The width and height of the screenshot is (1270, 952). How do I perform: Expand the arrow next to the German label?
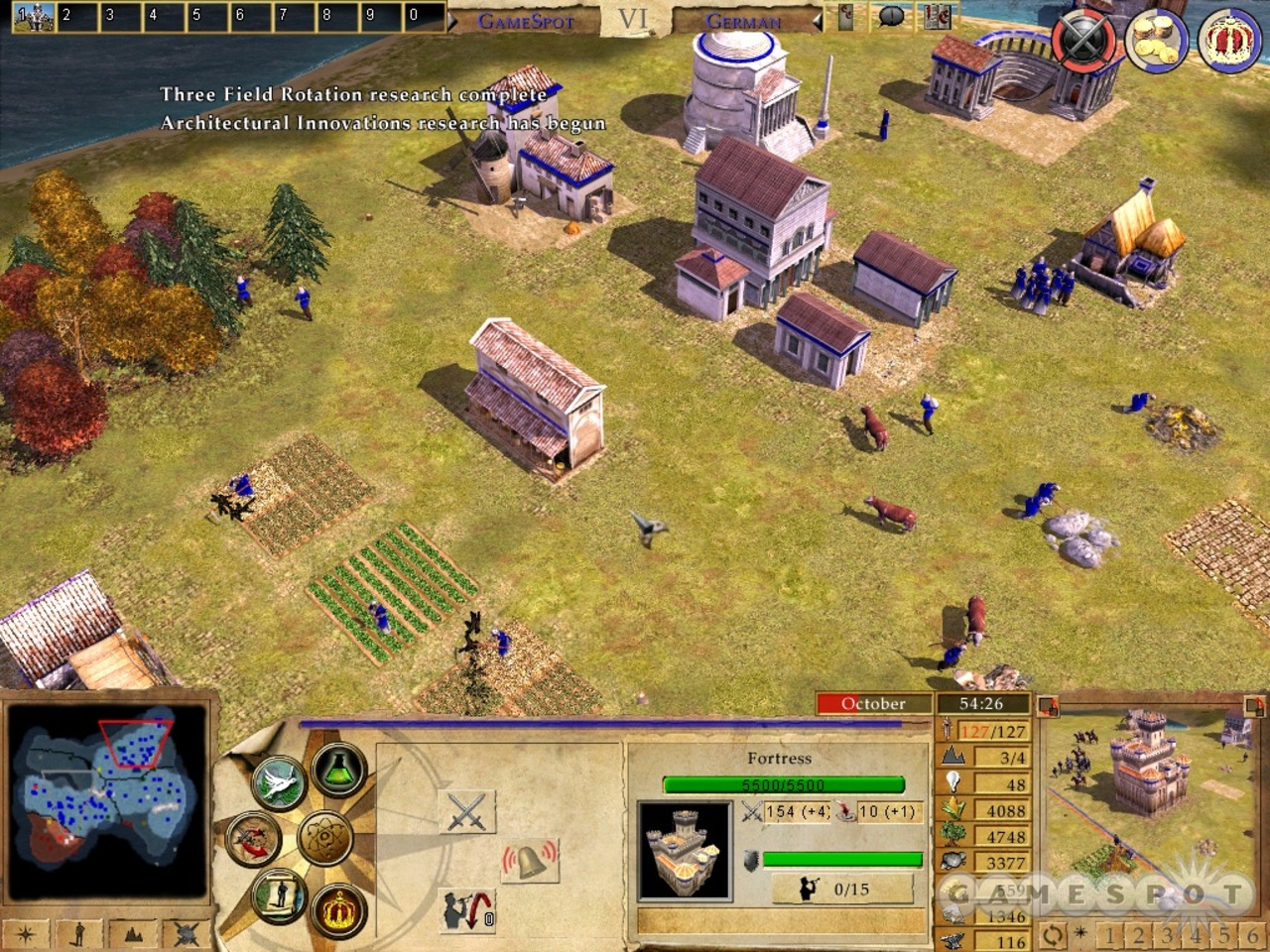click(816, 19)
